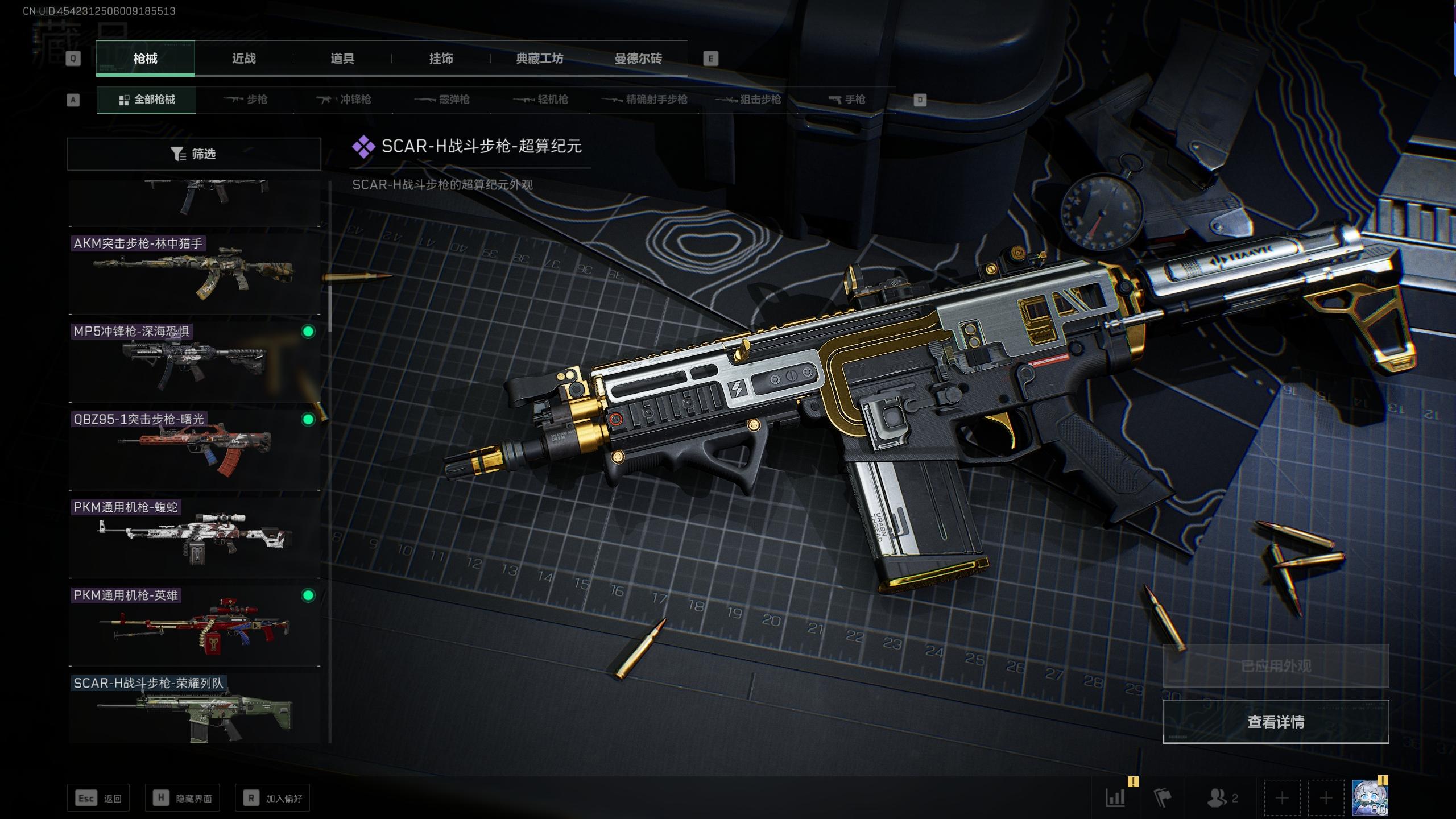The image size is (1456, 819).
Task: Switch to the 手枪 pistol category
Action: tap(847, 100)
